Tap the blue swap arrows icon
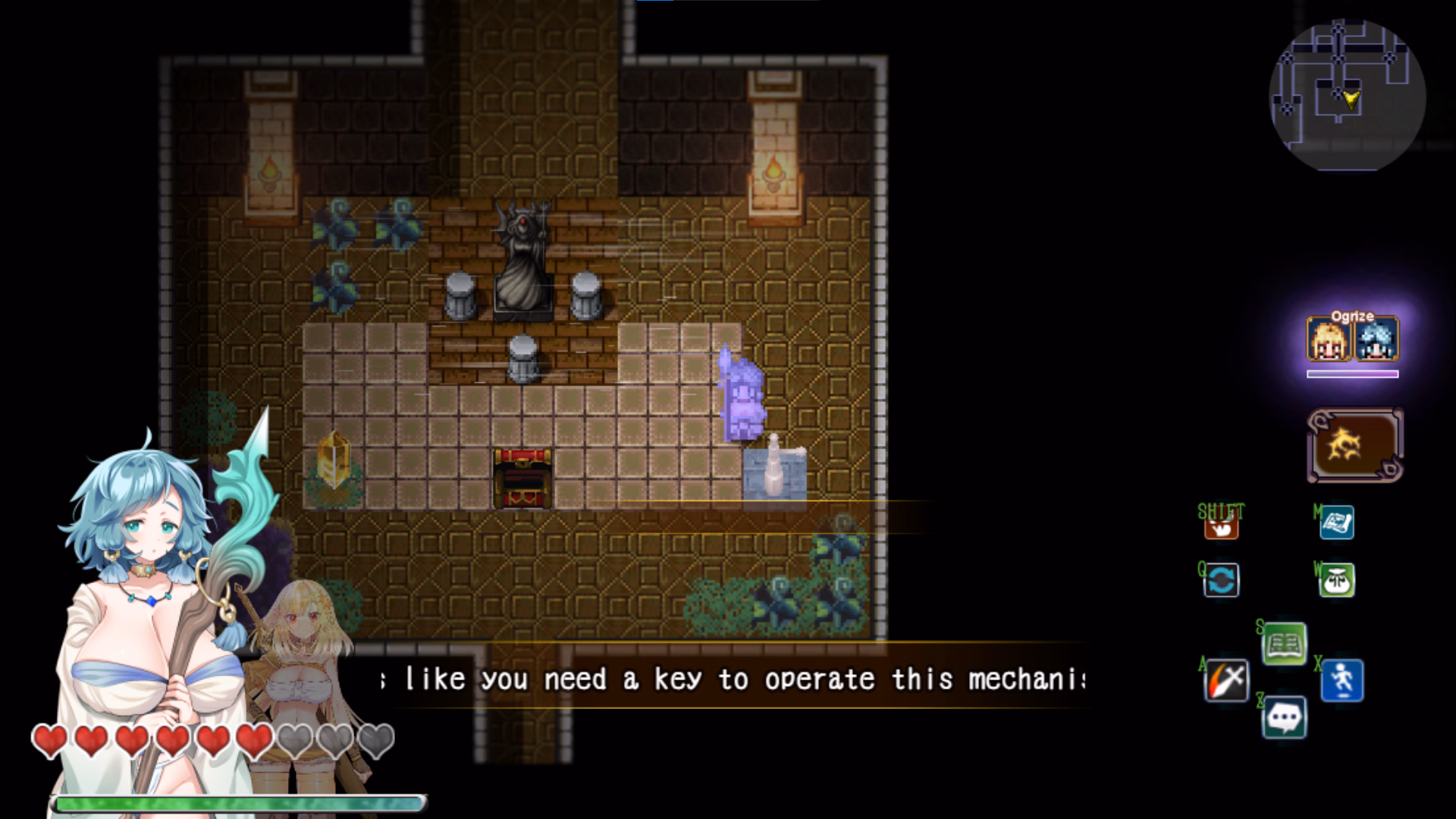1456x819 pixels. pos(1221,581)
